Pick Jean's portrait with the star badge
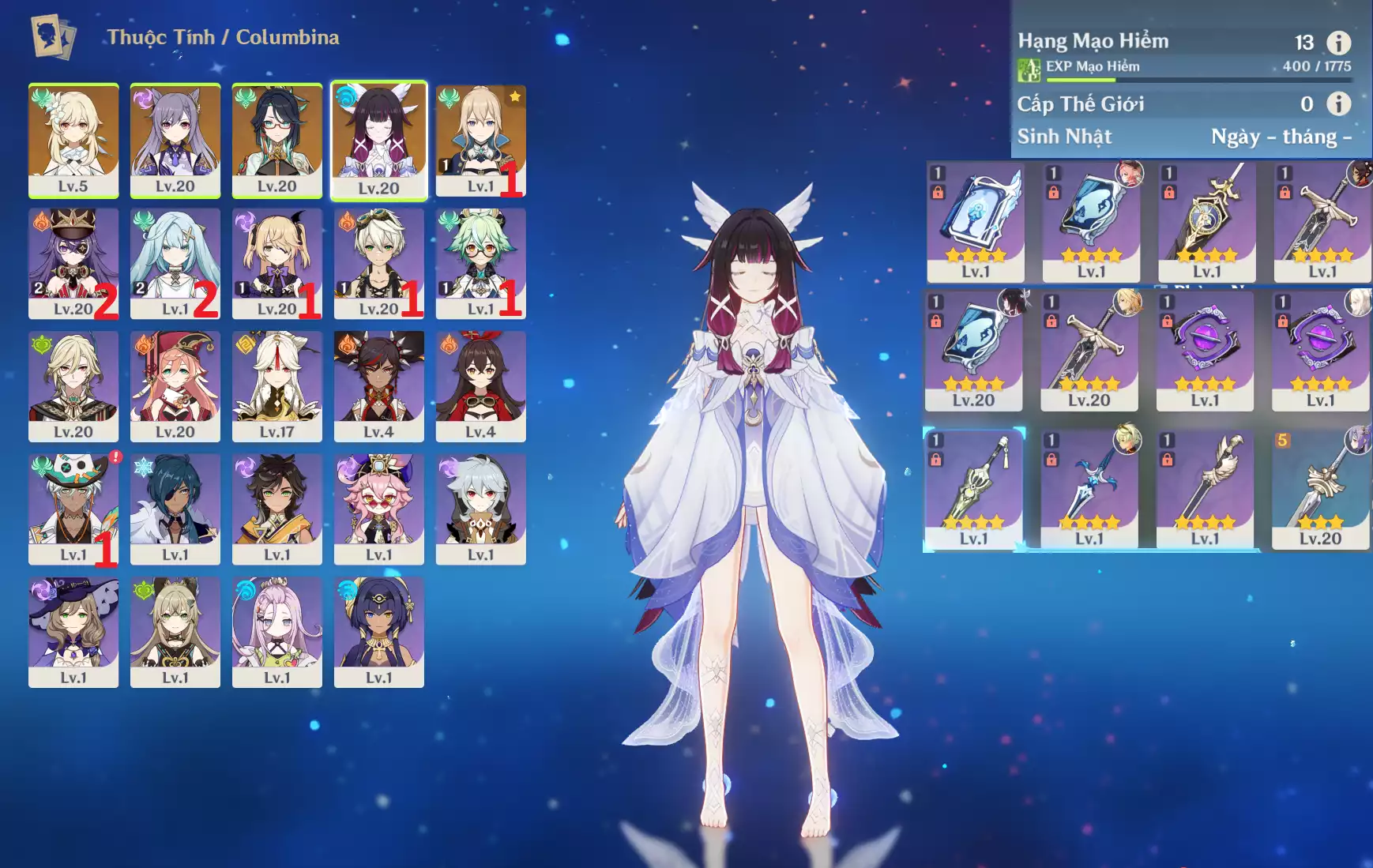Screen dimensions: 1373x868 [x=480, y=140]
